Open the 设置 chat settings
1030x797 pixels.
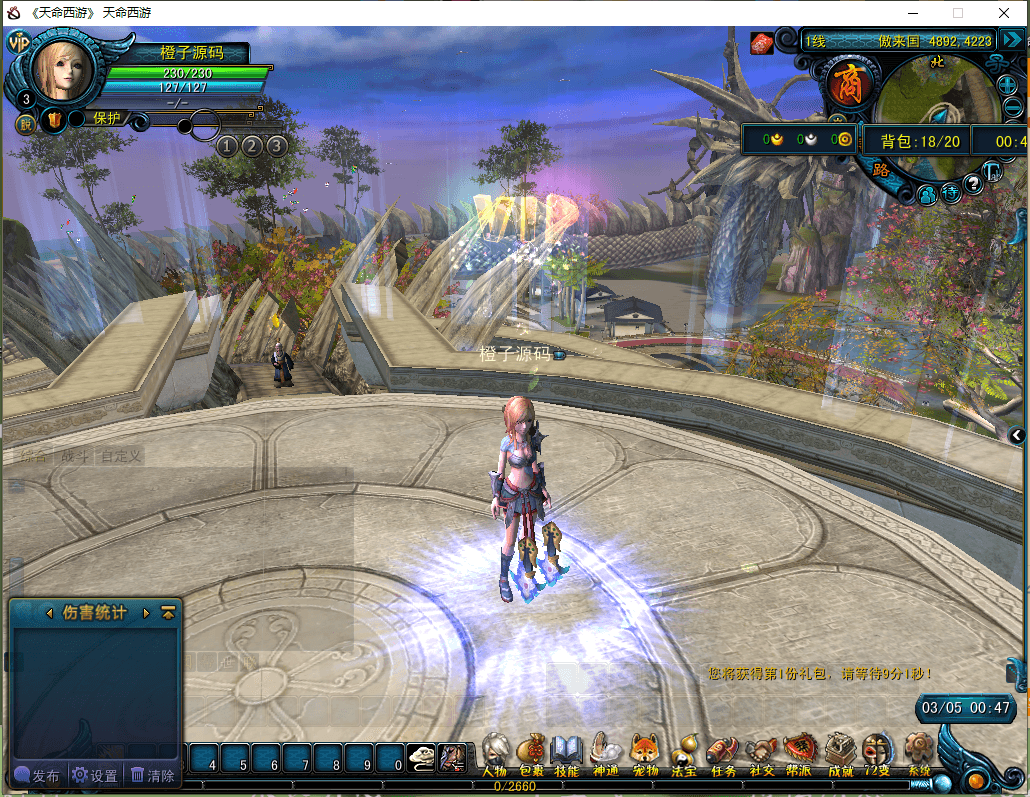[95, 776]
